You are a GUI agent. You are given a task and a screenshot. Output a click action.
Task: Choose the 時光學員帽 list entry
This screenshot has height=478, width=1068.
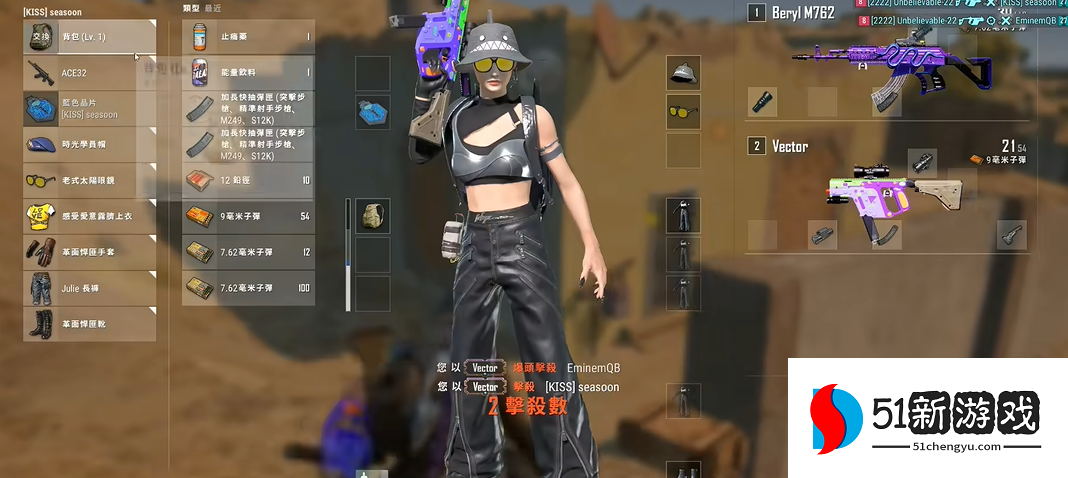click(90, 145)
